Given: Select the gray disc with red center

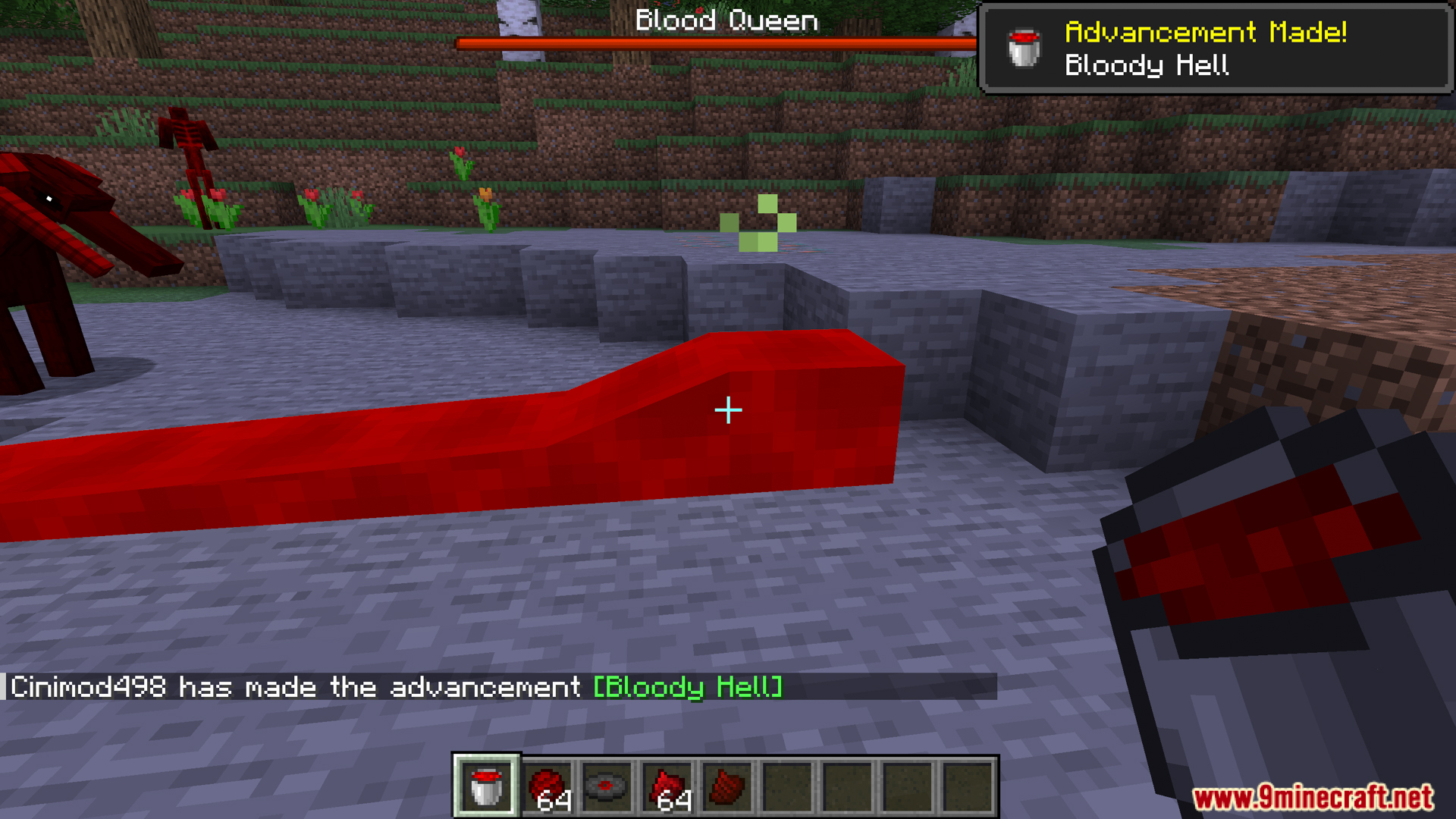Looking at the screenshot, I should pos(607,787).
